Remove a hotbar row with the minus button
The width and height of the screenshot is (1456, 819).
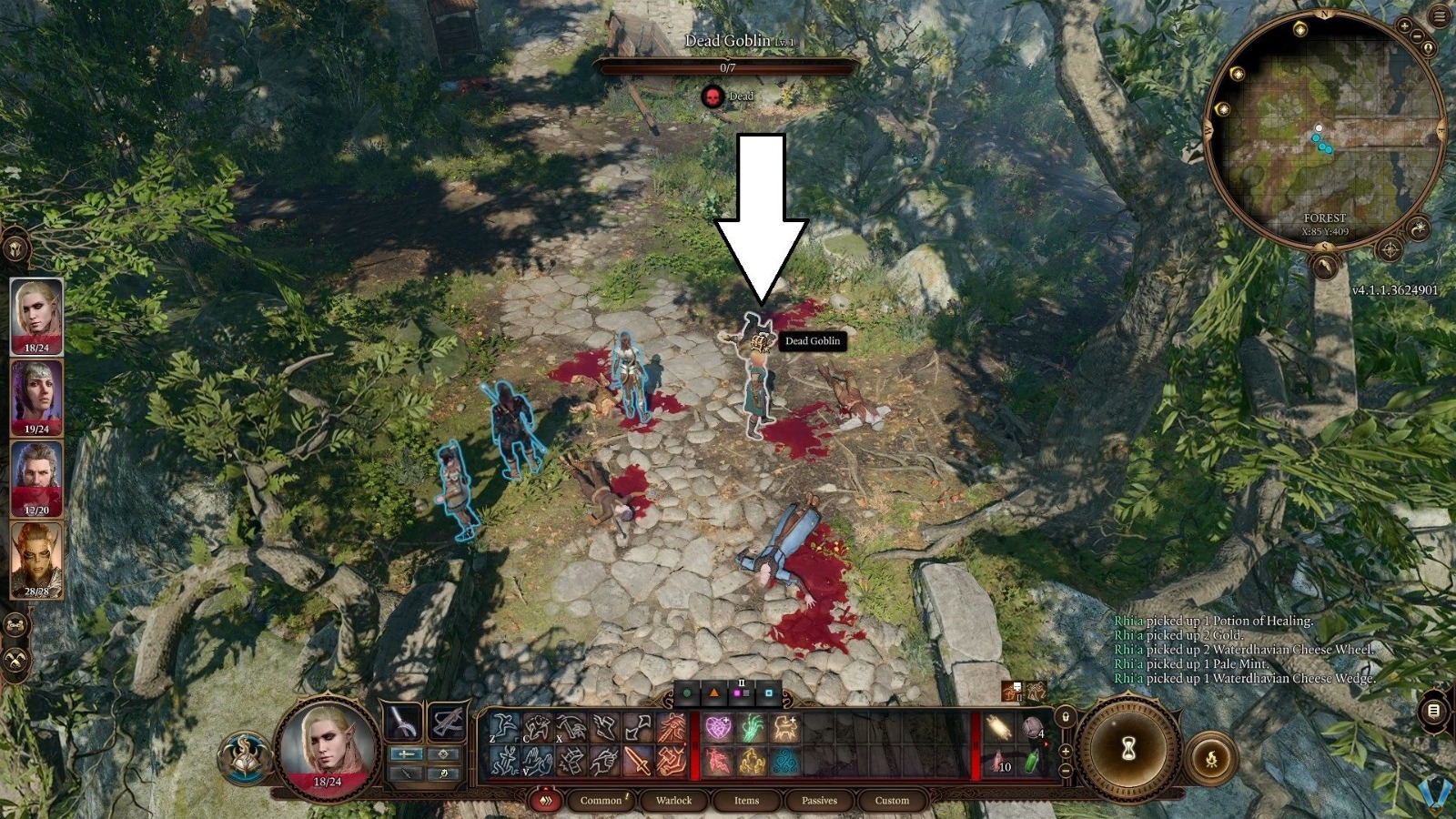(1065, 771)
